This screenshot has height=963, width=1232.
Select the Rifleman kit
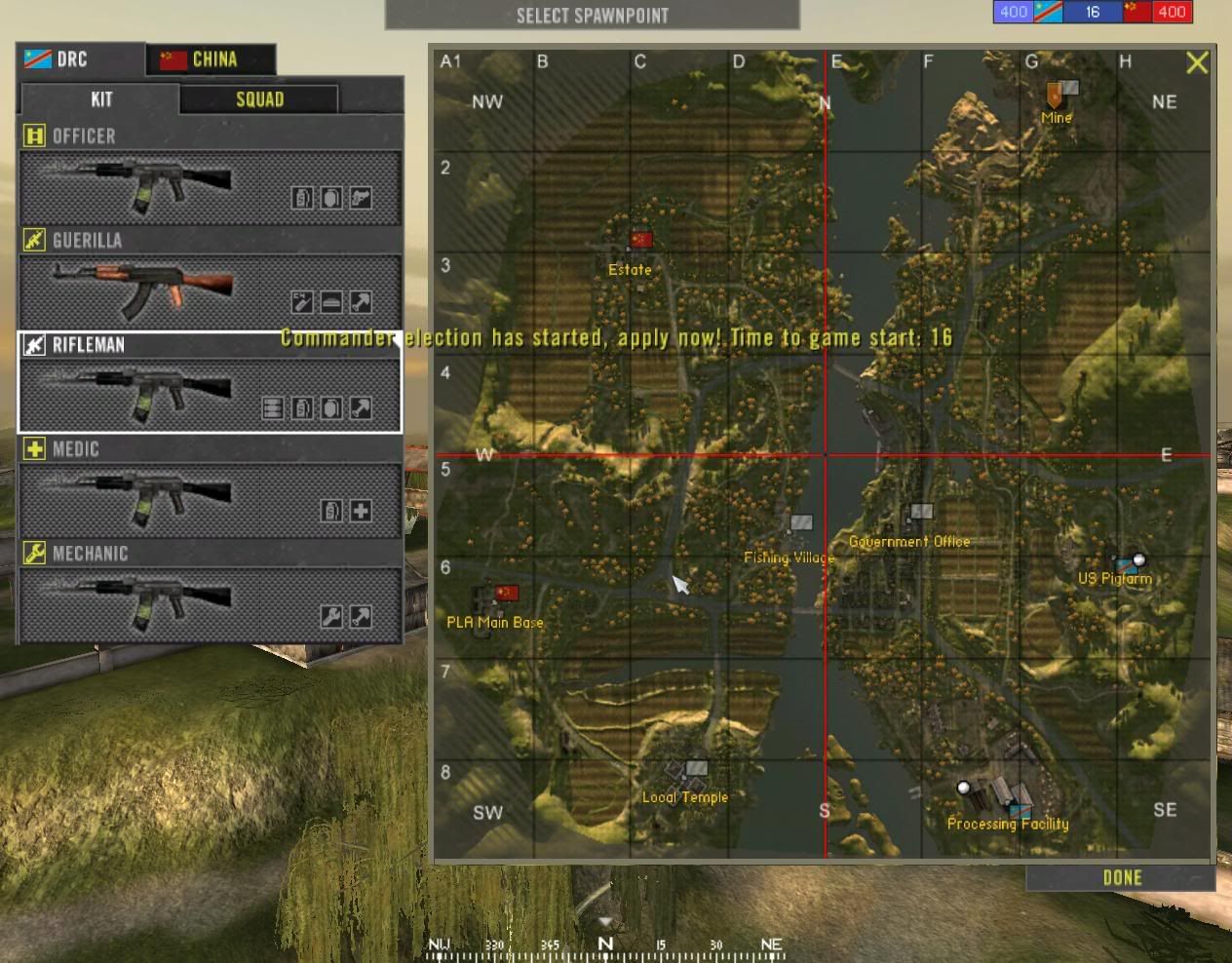(x=210, y=395)
